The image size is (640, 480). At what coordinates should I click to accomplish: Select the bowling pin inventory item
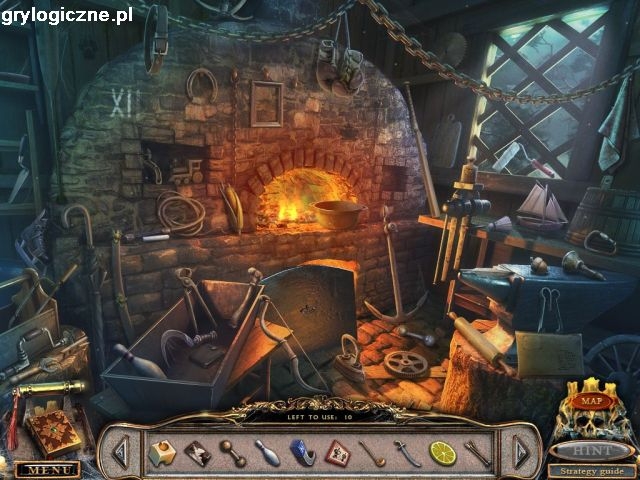click(267, 453)
